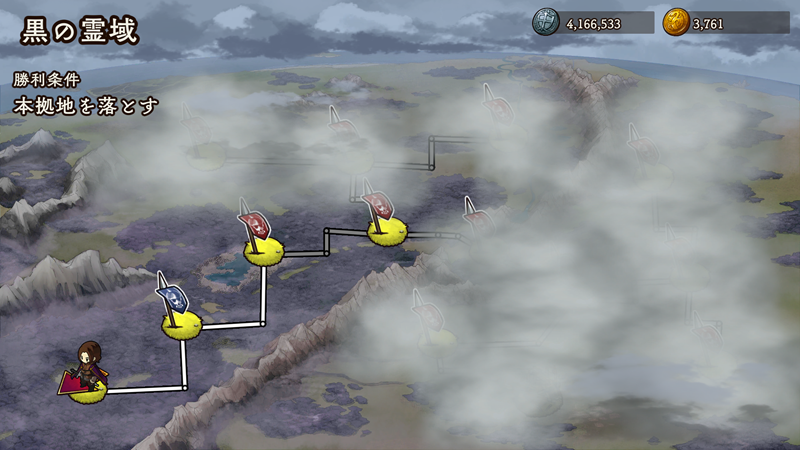
Task: Select the blue flag stage node
Action: (181, 321)
